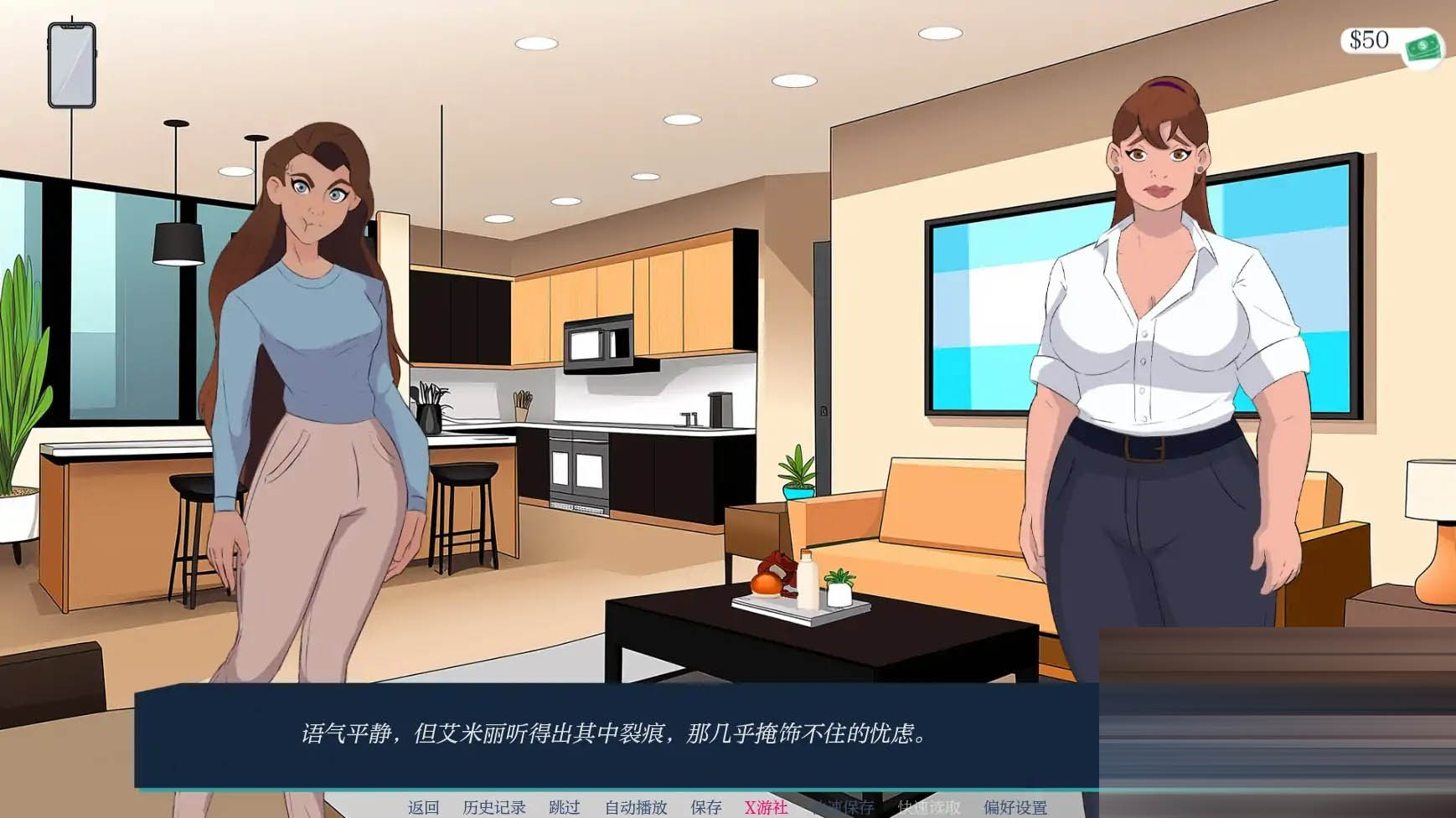Open 偏好设置 preferences
Image resolution: width=1456 pixels, height=818 pixels.
(1017, 807)
